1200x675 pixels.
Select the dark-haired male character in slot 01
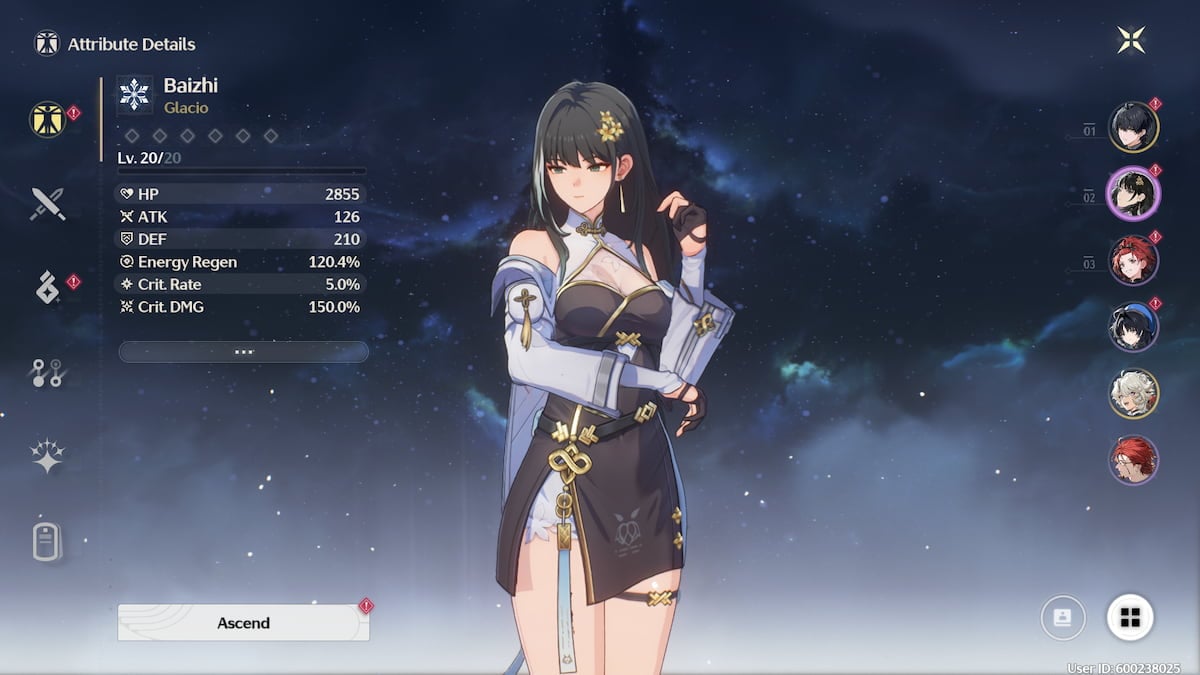coord(1133,127)
